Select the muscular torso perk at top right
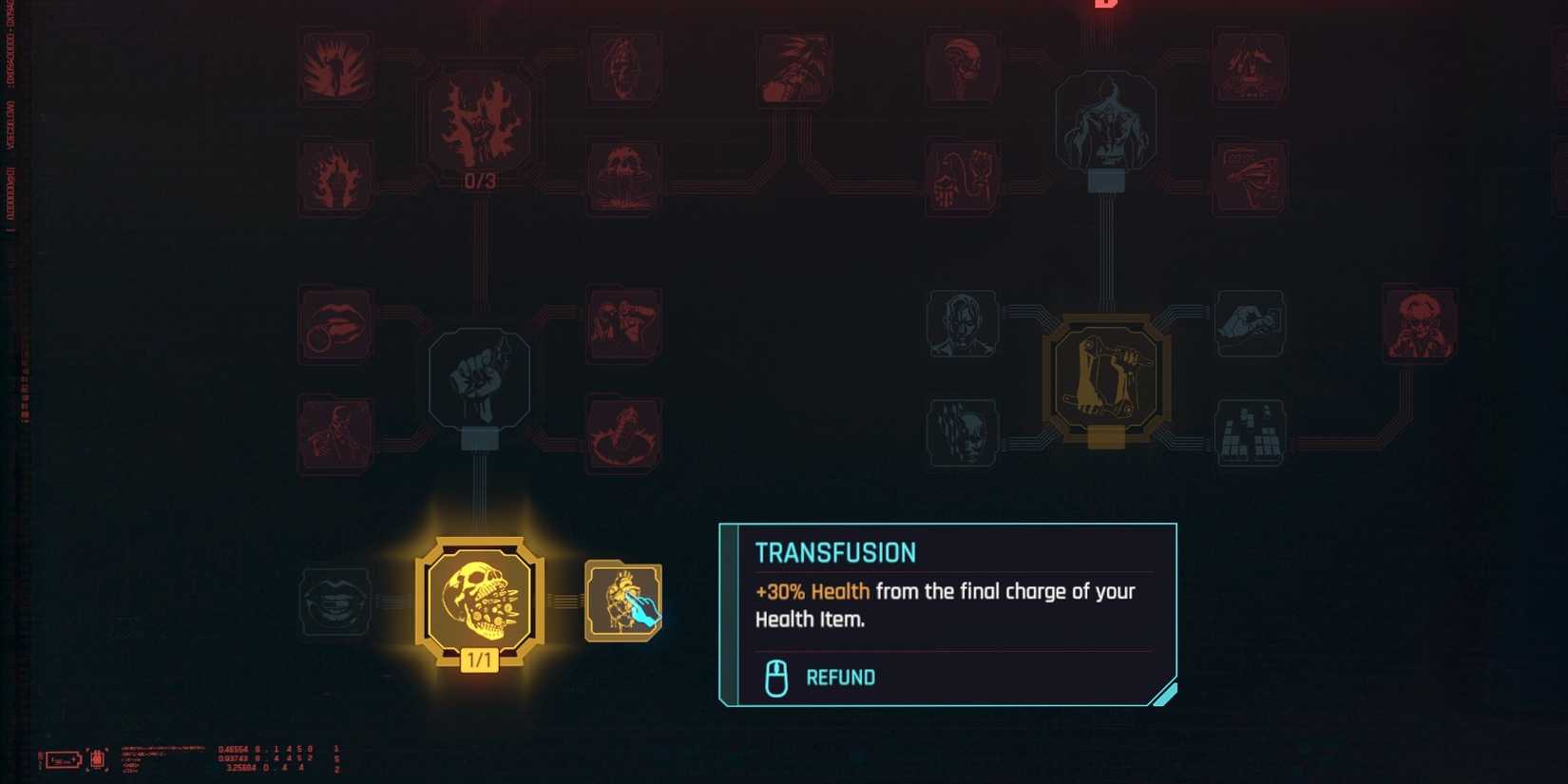The width and height of the screenshot is (1568, 784). point(1104,122)
